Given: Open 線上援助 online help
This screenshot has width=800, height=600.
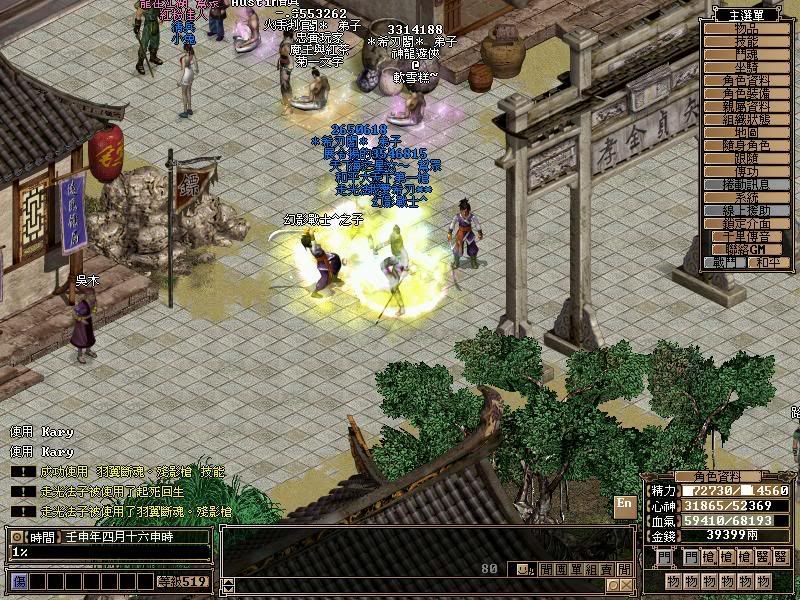Looking at the screenshot, I should pyautogui.click(x=747, y=211).
